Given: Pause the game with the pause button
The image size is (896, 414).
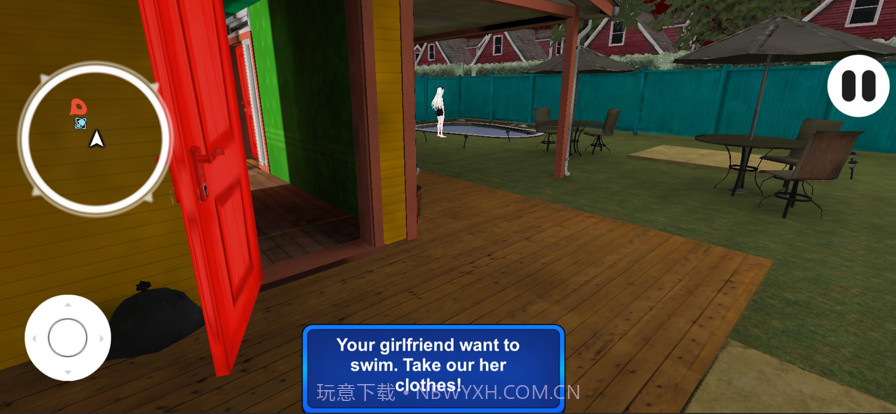Looking at the screenshot, I should click(857, 86).
